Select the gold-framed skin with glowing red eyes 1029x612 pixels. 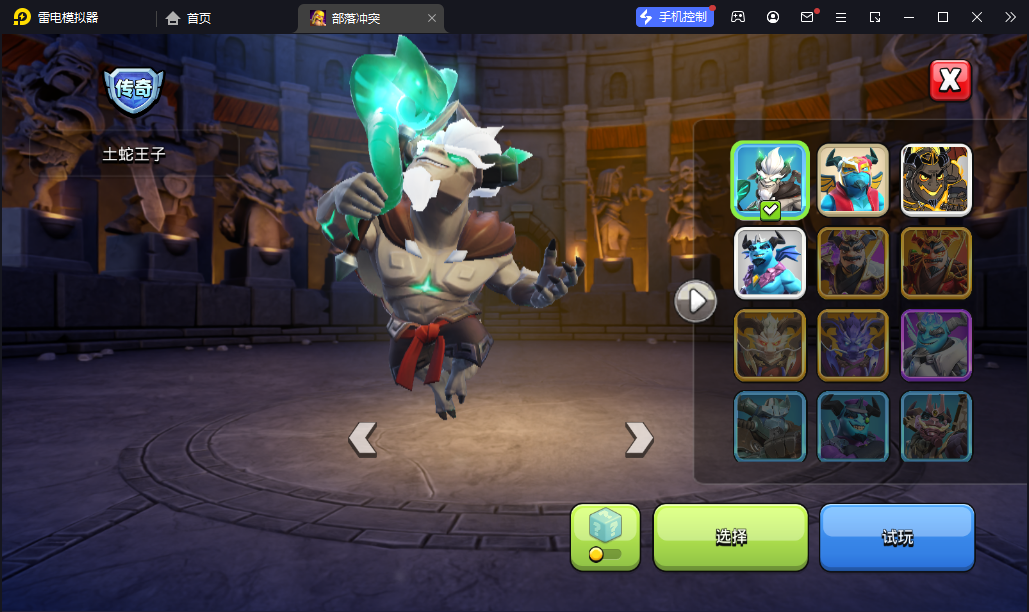(x=769, y=345)
